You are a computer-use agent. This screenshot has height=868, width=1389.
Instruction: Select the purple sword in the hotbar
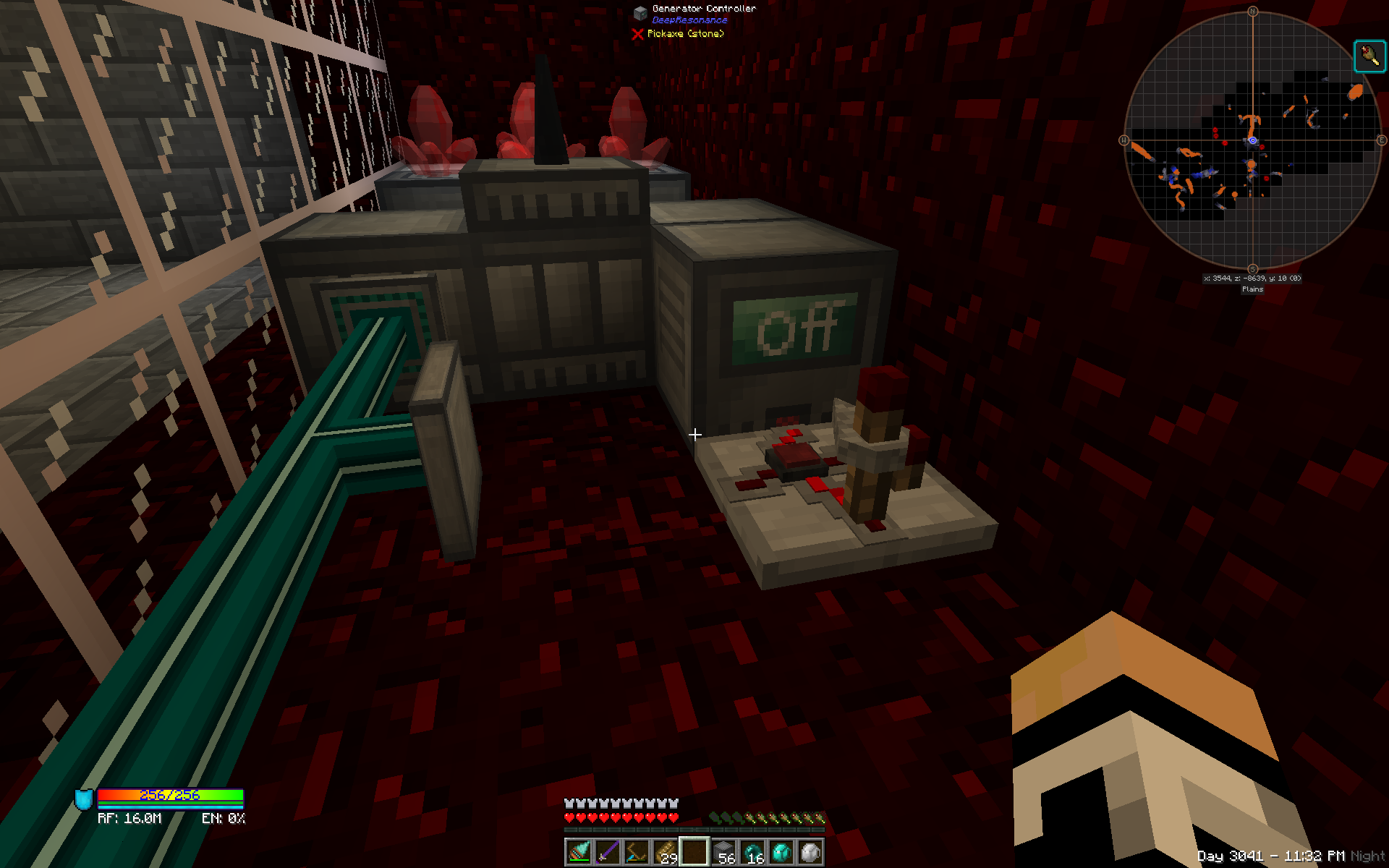pyautogui.click(x=609, y=851)
